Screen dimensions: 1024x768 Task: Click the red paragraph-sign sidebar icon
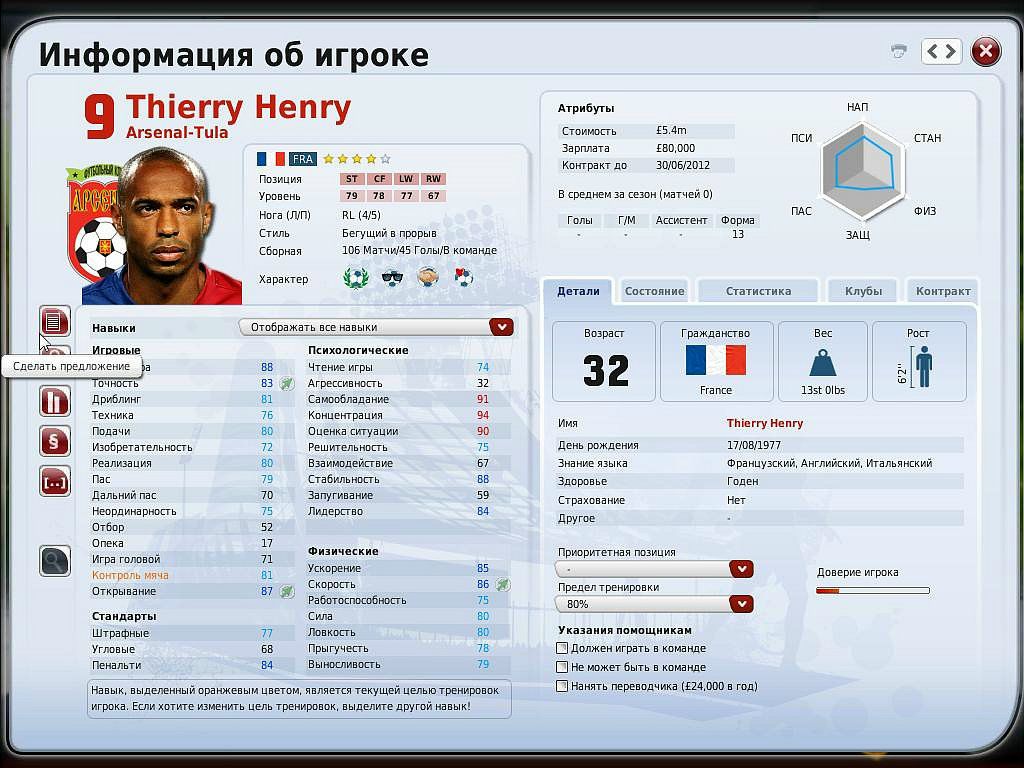tap(55, 441)
